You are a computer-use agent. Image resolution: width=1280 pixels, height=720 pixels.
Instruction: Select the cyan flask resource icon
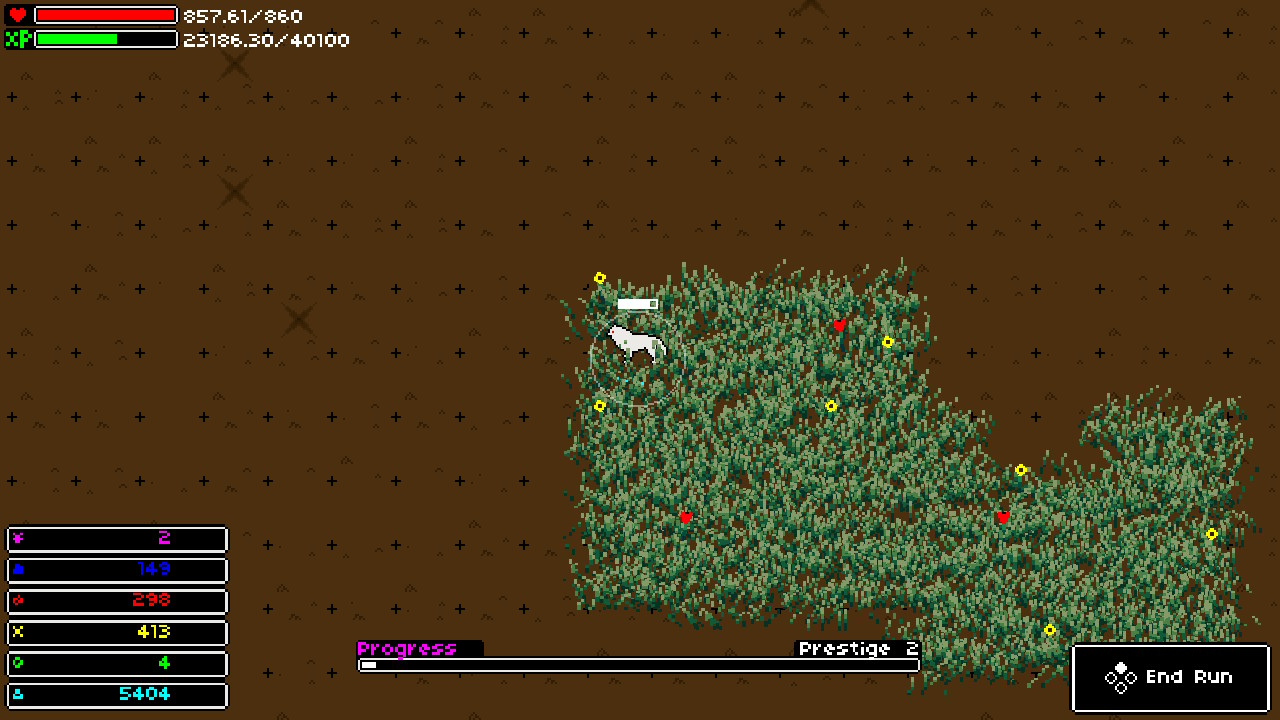pyautogui.click(x=17, y=694)
